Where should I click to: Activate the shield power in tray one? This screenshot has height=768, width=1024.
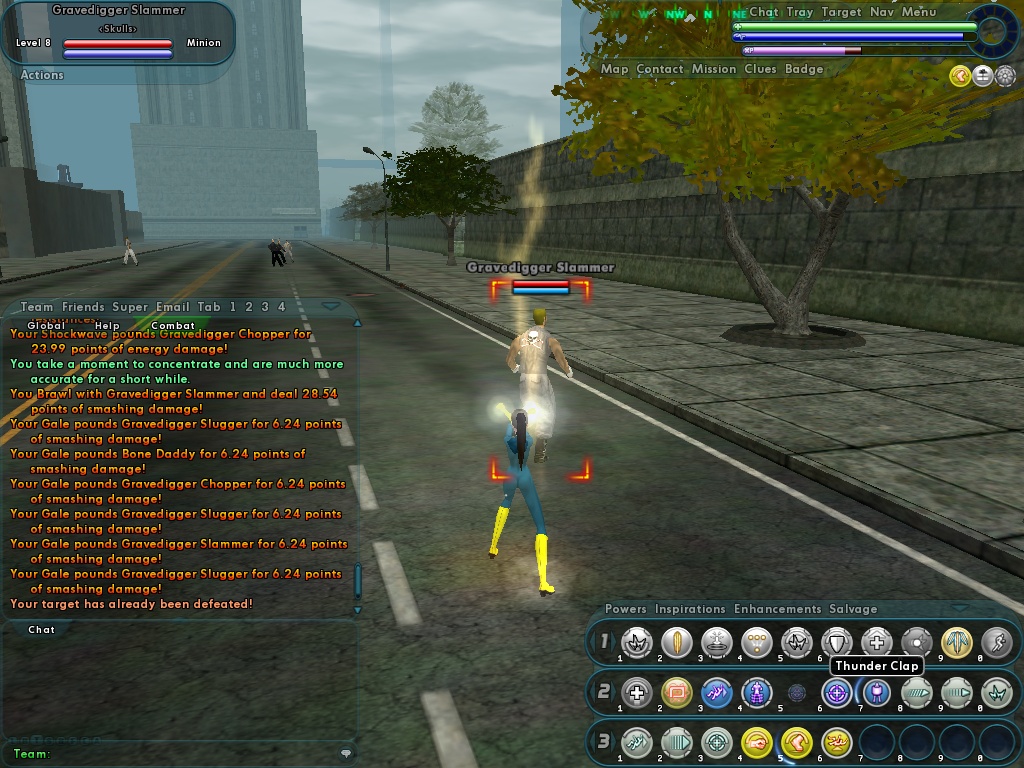pyautogui.click(x=837, y=643)
